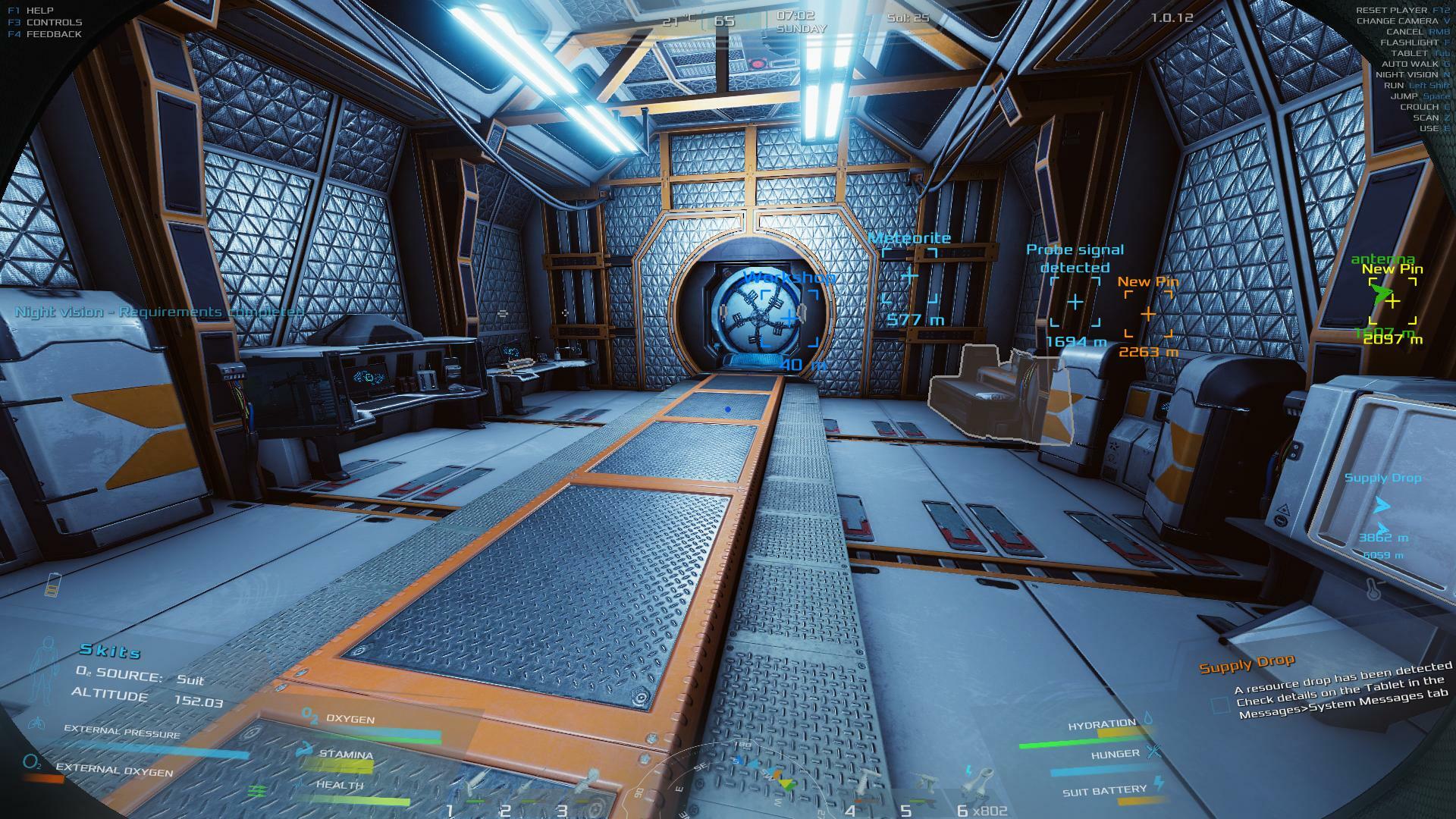
Task: Click the Supply Drop direction arrow marker
Action: pyautogui.click(x=1382, y=505)
